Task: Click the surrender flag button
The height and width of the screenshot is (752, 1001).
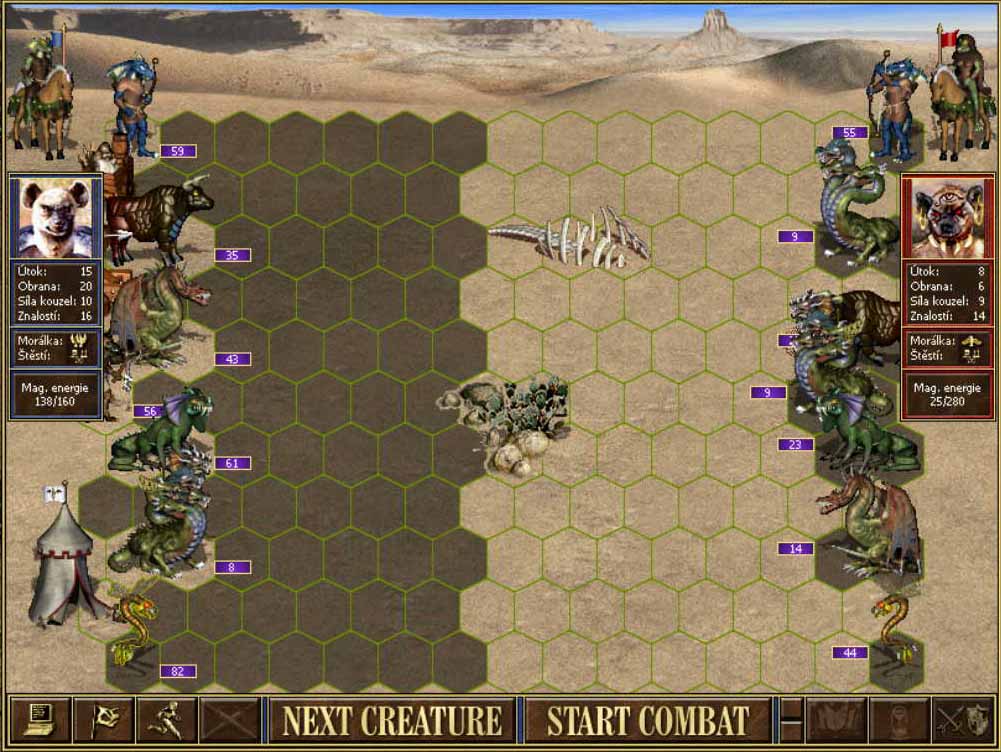Action: click(103, 719)
